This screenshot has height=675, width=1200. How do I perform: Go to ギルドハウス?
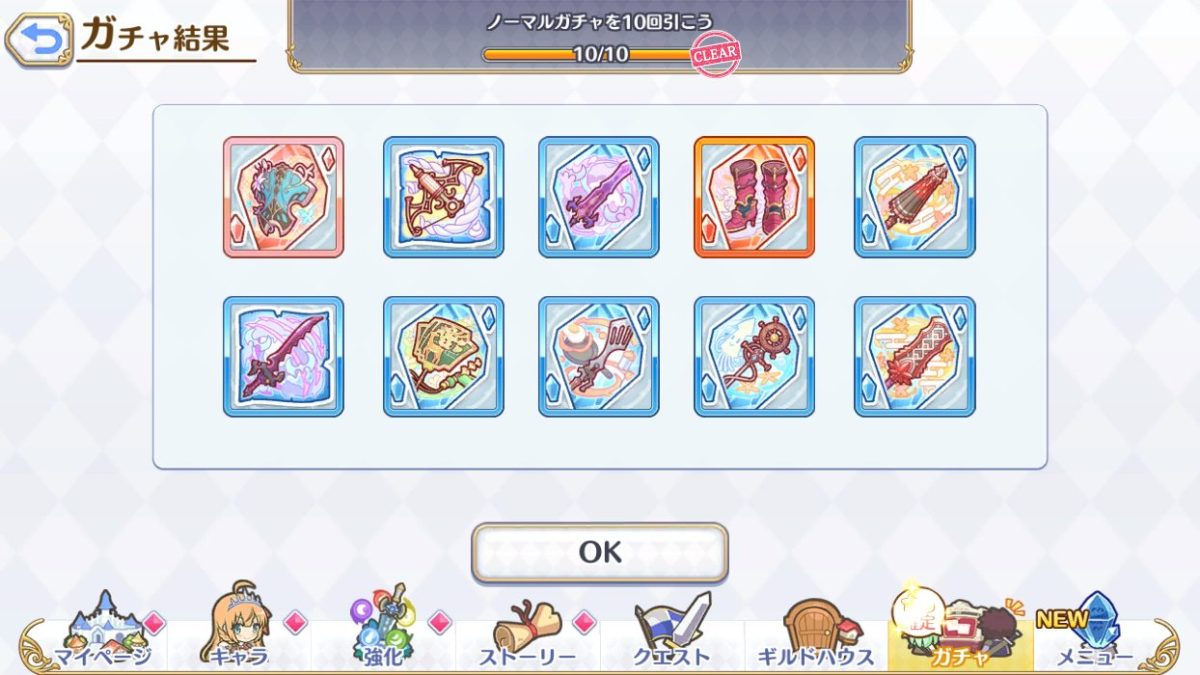click(x=815, y=632)
